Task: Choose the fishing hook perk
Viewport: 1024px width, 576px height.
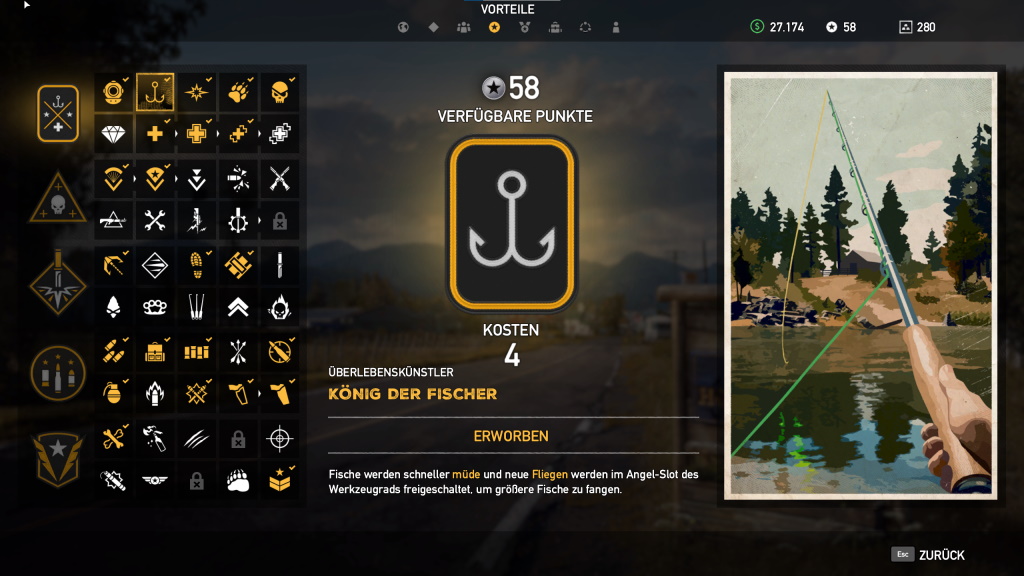Action: [155, 93]
